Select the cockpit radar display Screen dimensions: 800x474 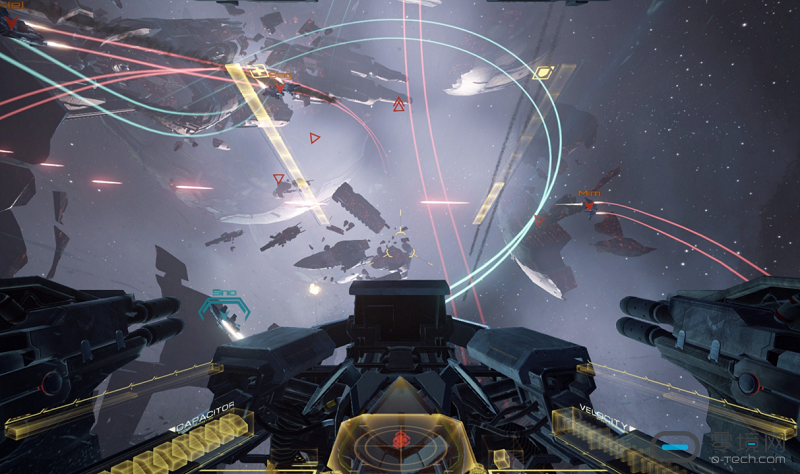point(400,439)
